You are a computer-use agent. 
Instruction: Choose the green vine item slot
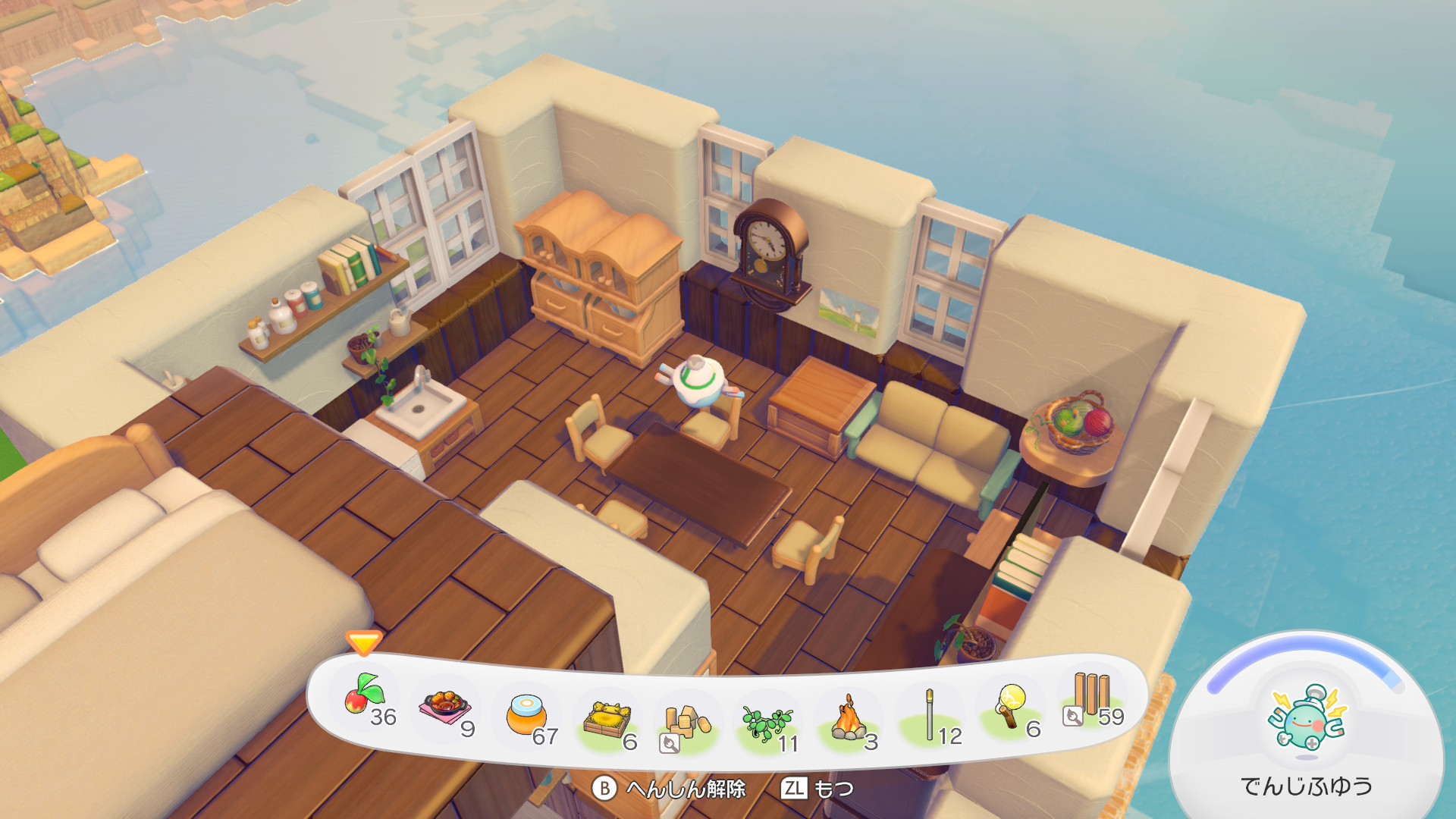pyautogui.click(x=767, y=724)
